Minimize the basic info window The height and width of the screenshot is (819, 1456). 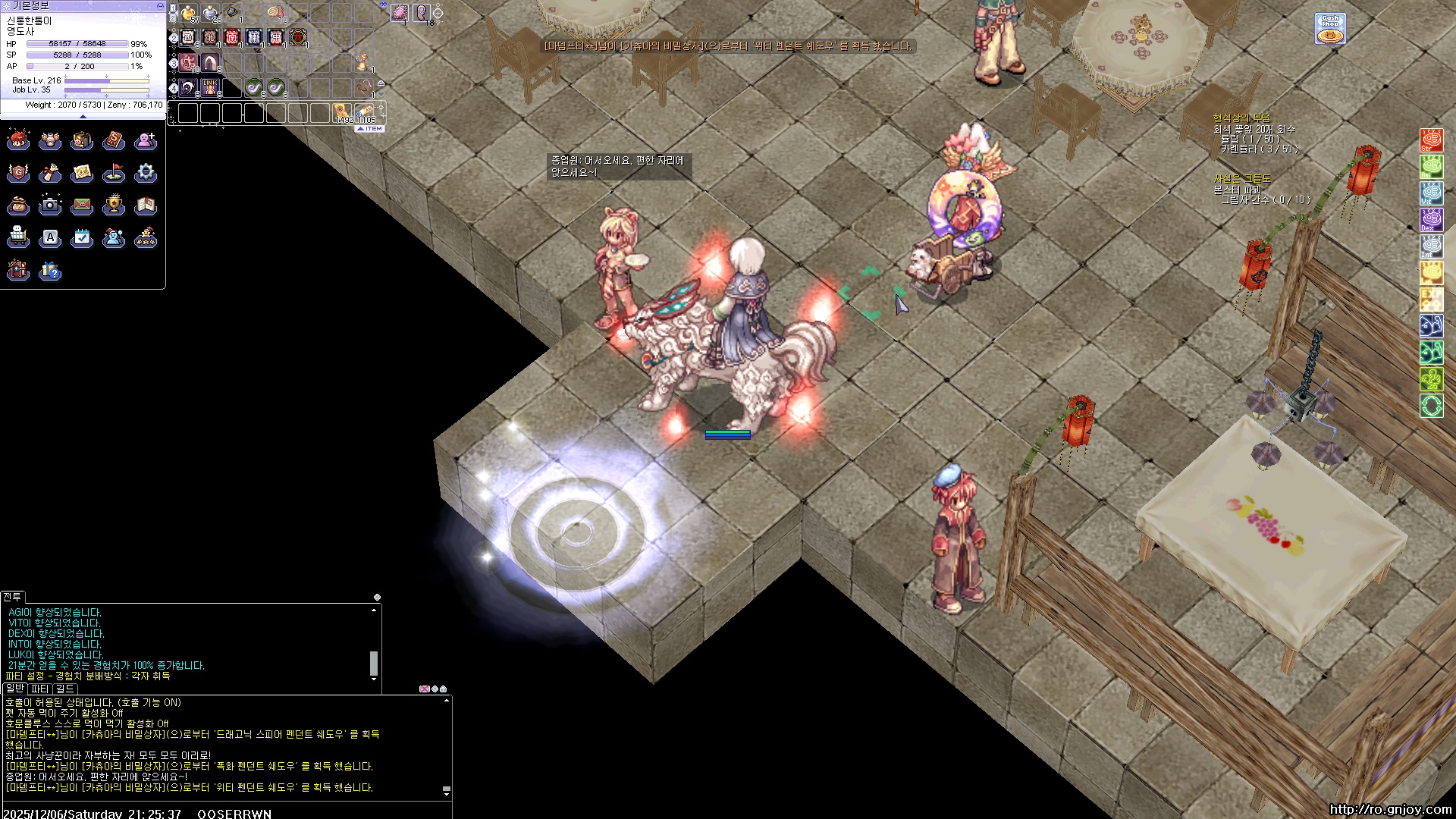pos(159,5)
